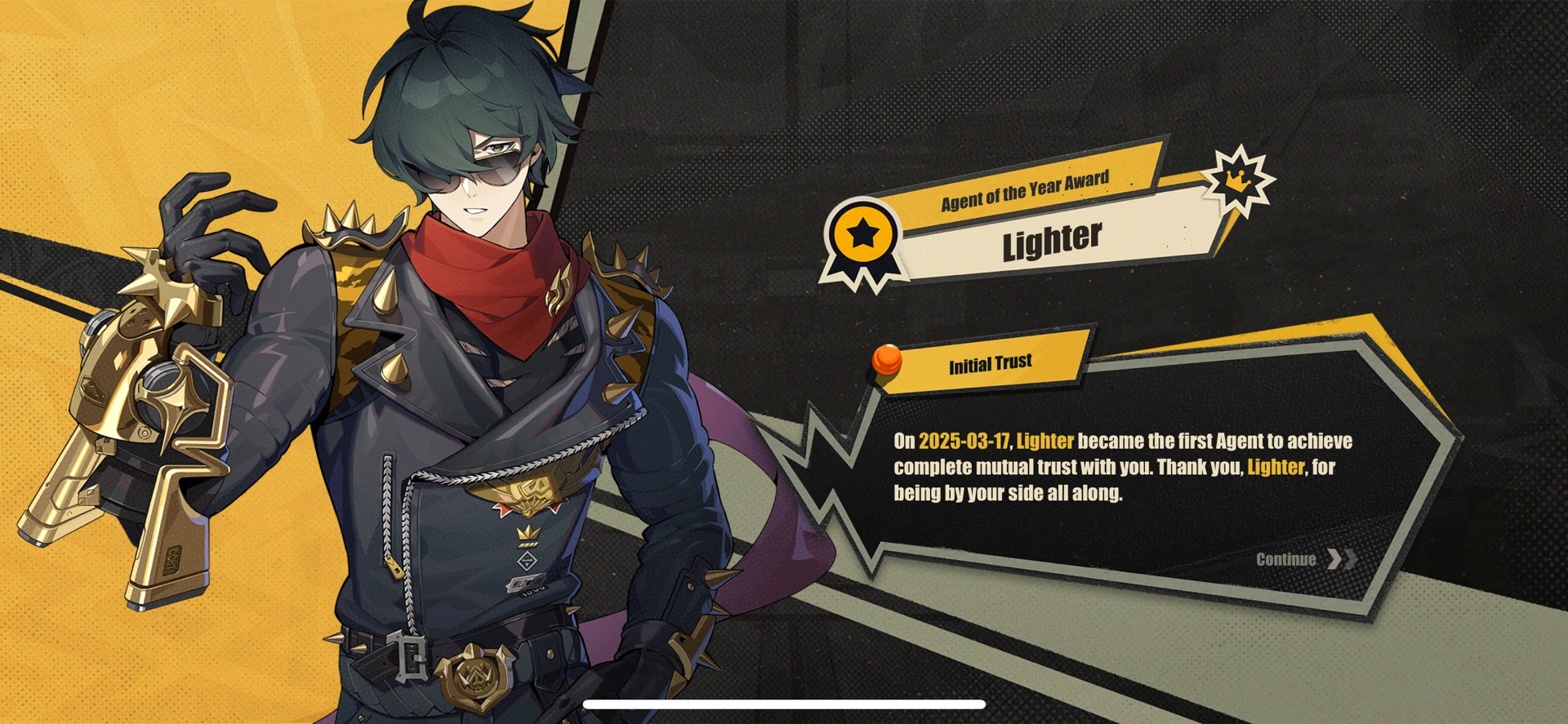Click the highlighted Lighter name in the description
This screenshot has height=724, width=1568.
1046,441
